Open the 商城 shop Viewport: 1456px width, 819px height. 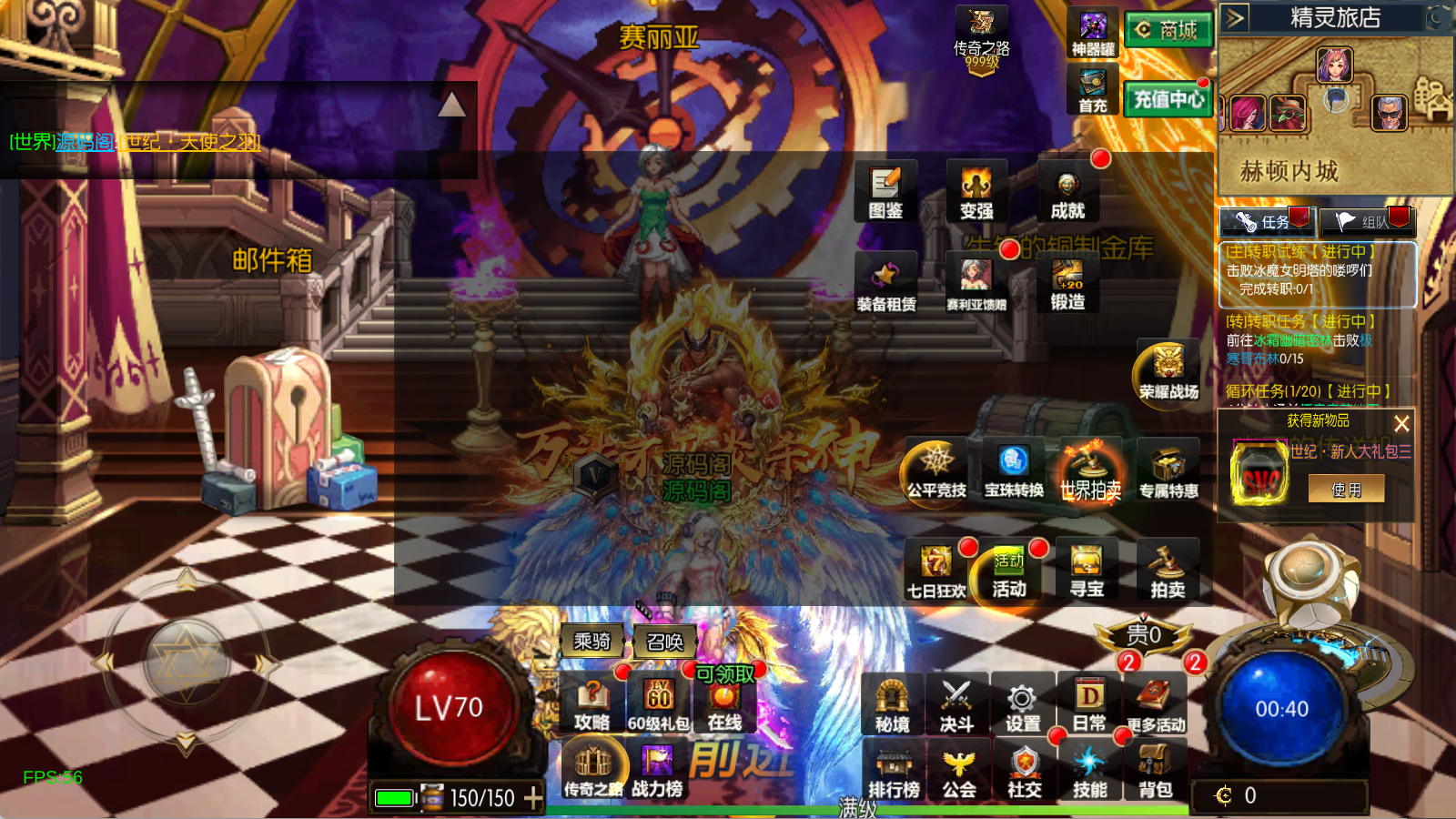[x=1168, y=30]
